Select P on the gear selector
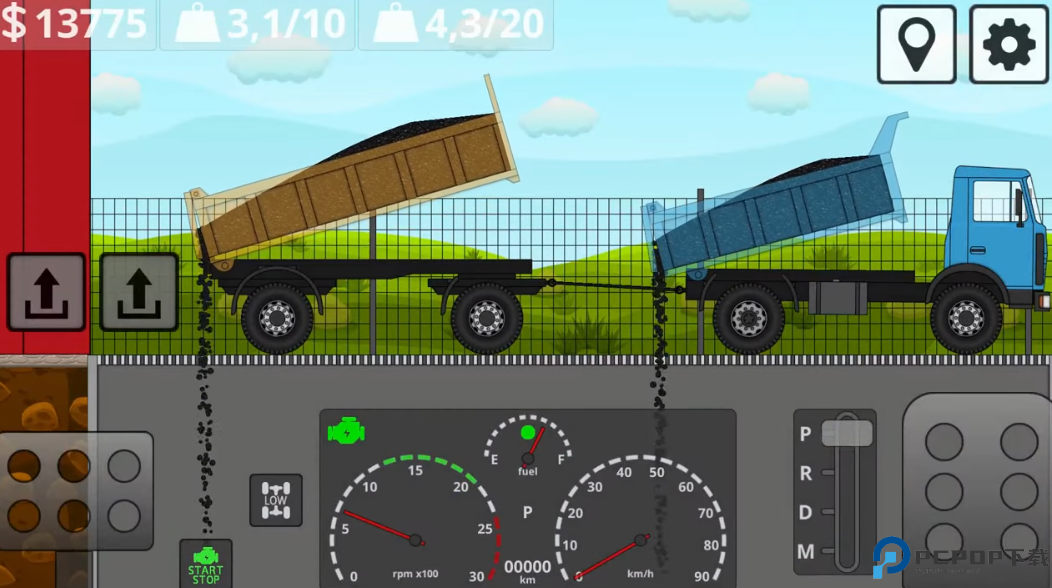 (x=806, y=434)
